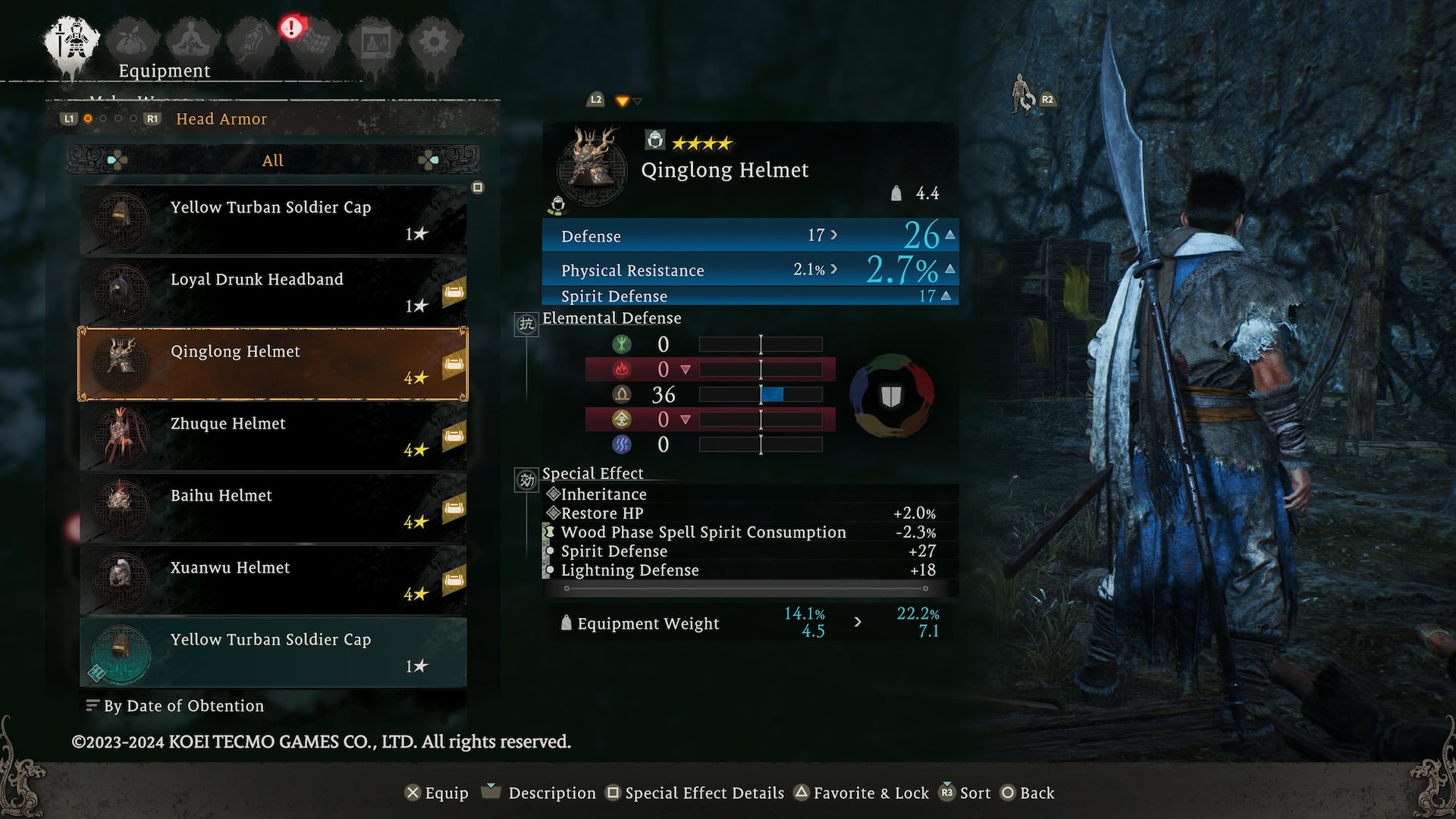The width and height of the screenshot is (1456, 819).
Task: Click the All filter selector
Action: click(273, 160)
